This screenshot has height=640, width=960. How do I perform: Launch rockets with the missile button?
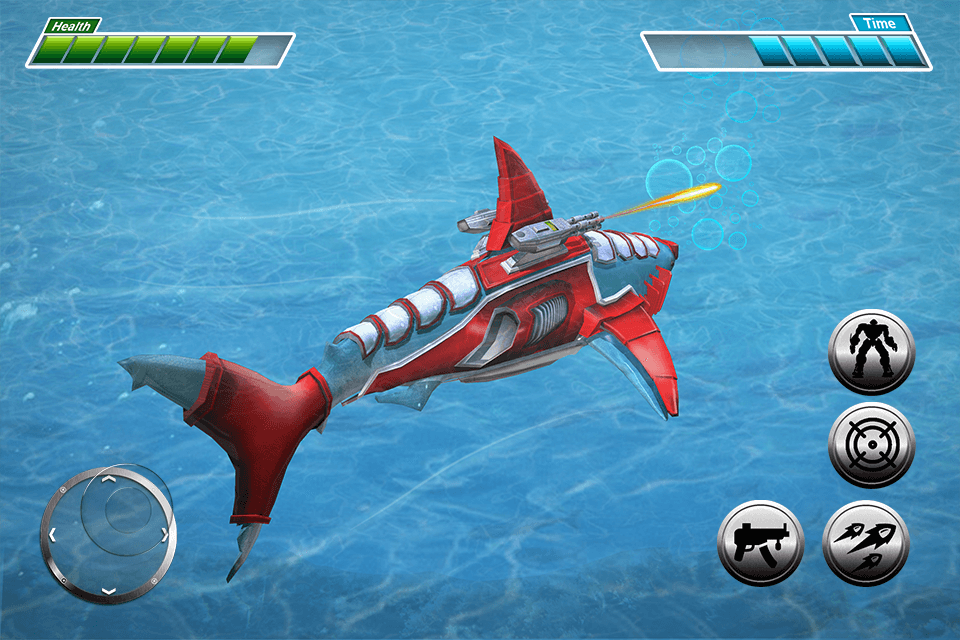click(866, 543)
